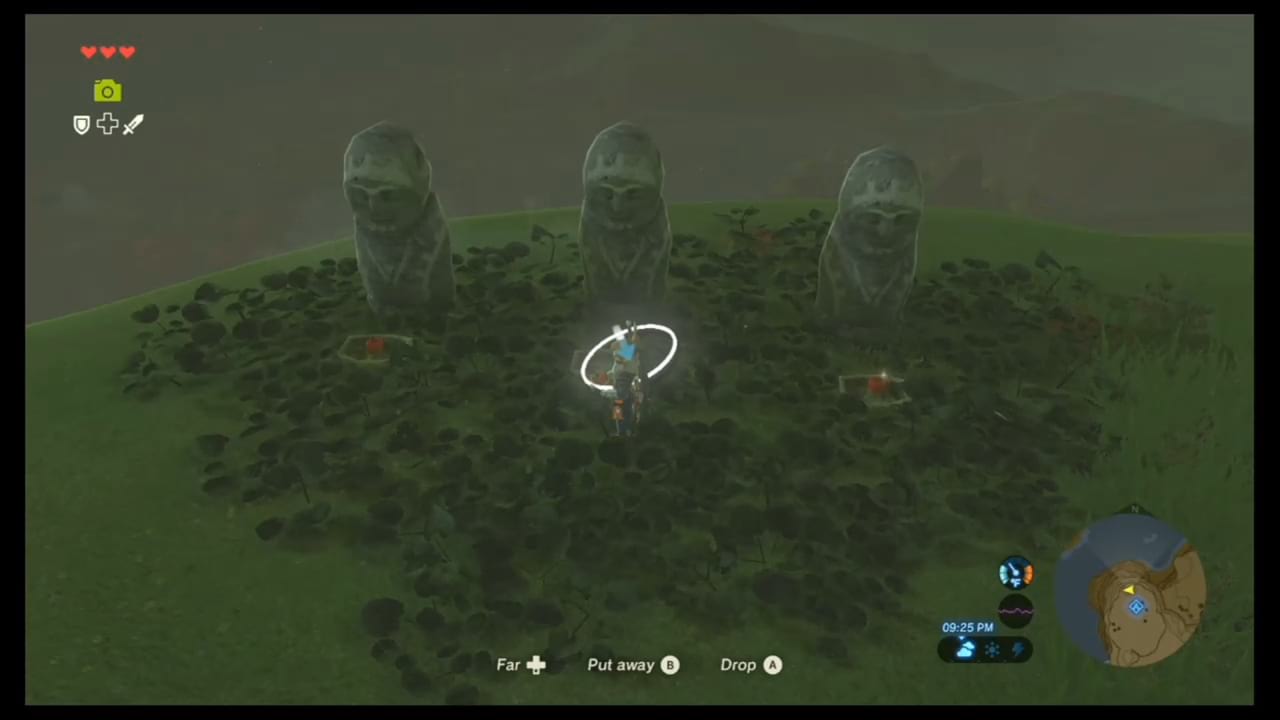Image resolution: width=1280 pixels, height=720 pixels.
Task: Select the Put away B action
Action: coord(632,664)
